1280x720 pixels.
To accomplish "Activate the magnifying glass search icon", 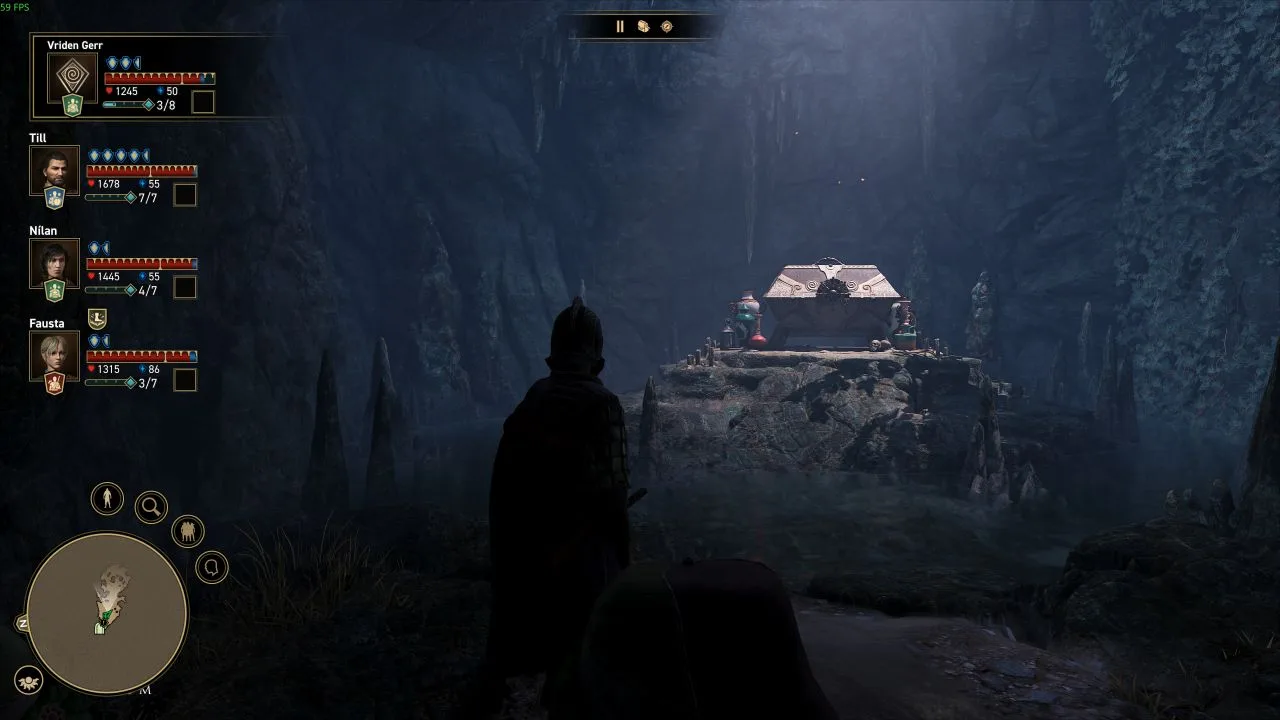I will 151,507.
